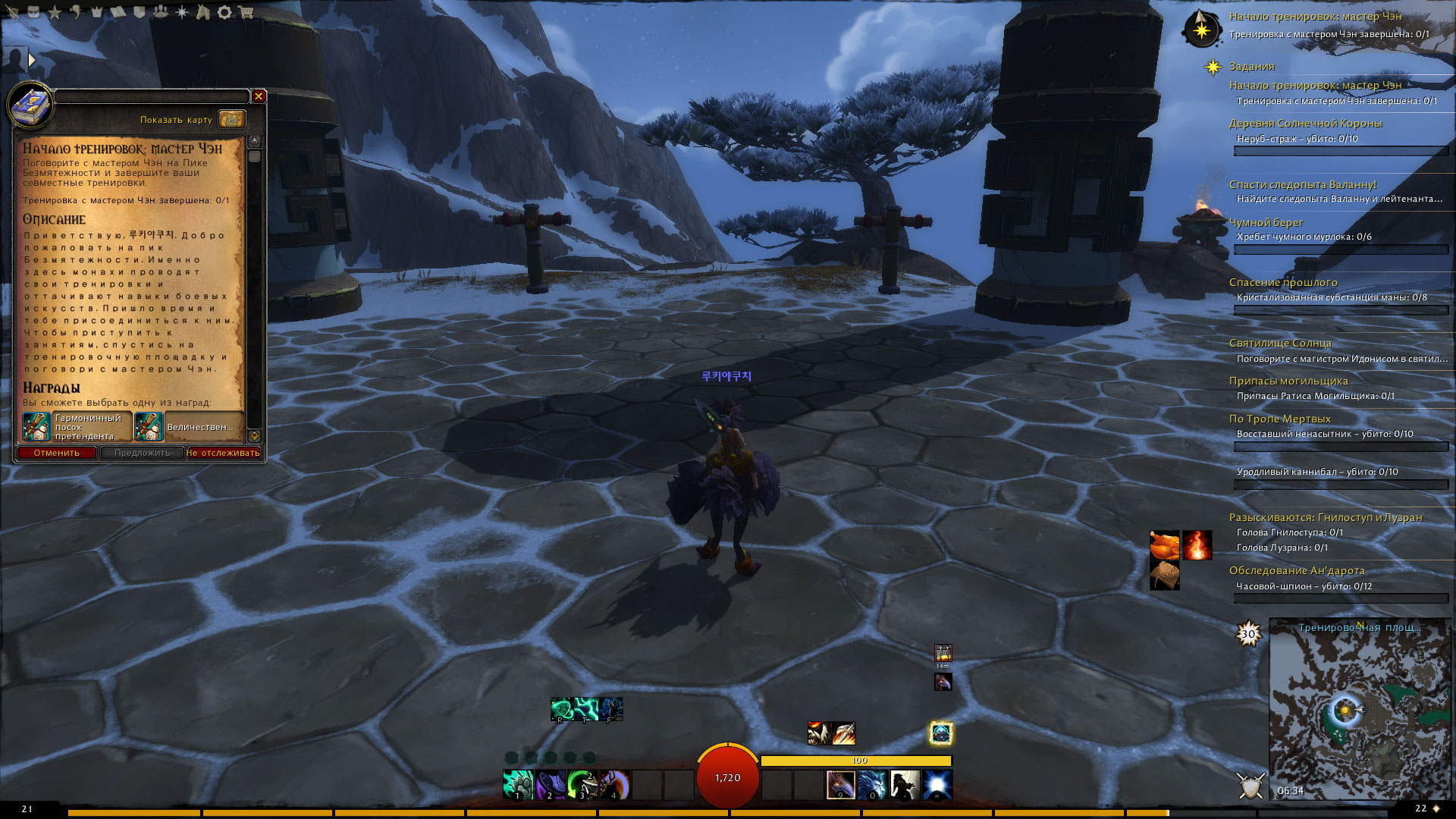Screen dimensions: 1456x819
Task: Close the quest log window
Action: 259,96
